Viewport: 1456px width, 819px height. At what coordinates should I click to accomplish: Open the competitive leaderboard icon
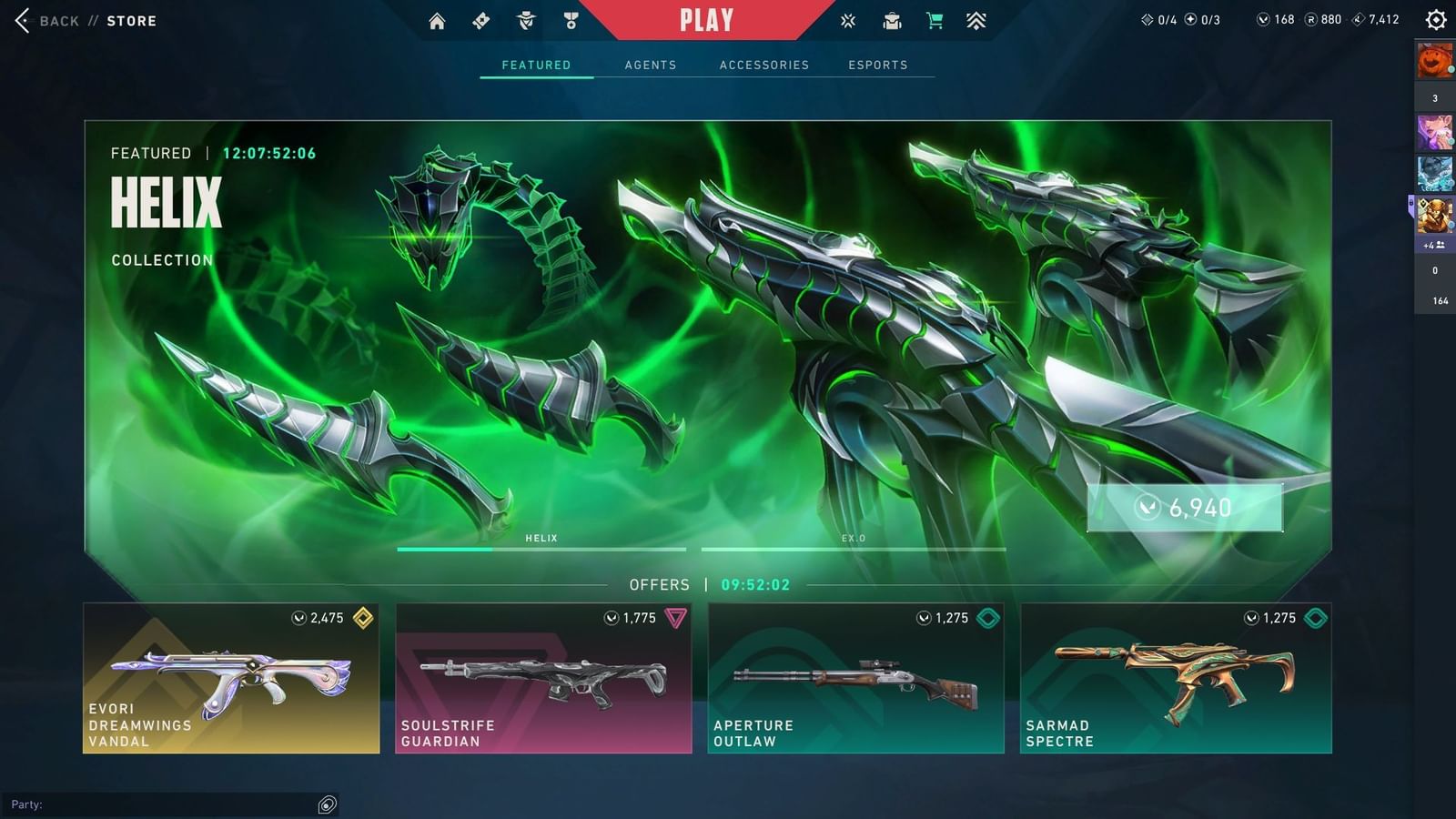(x=977, y=18)
